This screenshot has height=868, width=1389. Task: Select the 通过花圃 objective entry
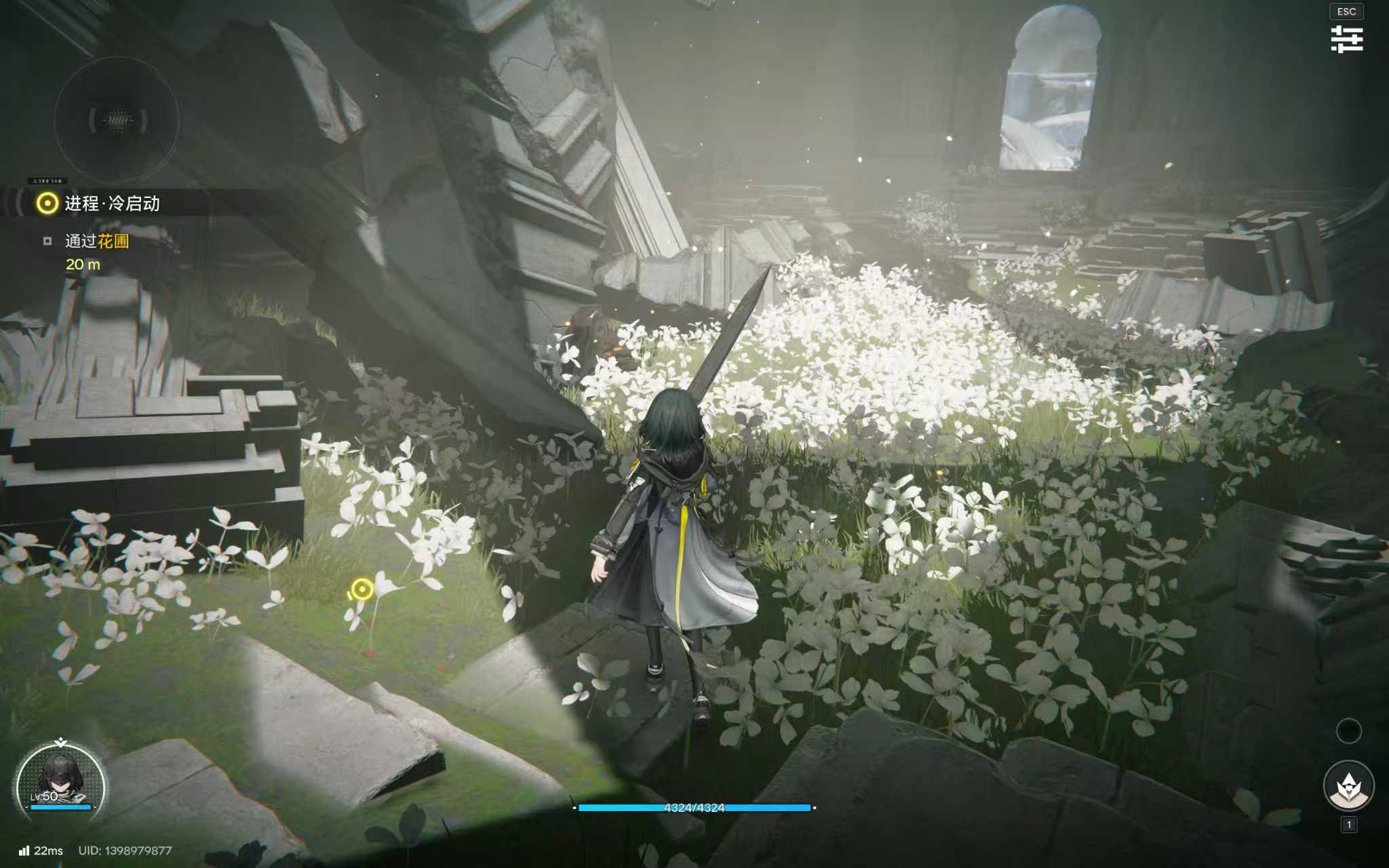[x=96, y=241]
